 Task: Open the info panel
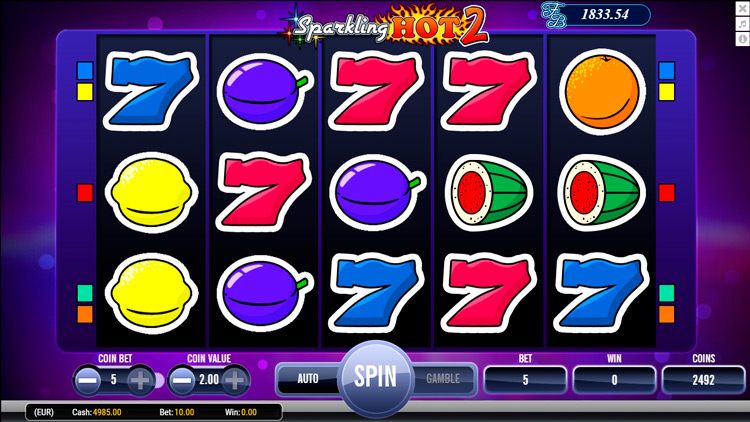click(x=742, y=39)
